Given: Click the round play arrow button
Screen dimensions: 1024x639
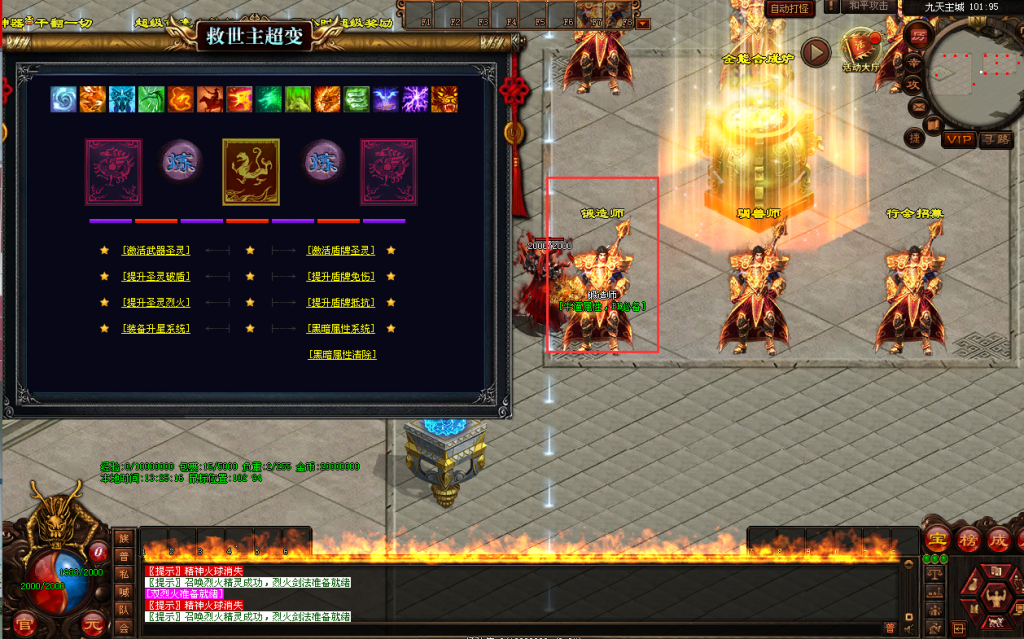Looking at the screenshot, I should [x=817, y=51].
